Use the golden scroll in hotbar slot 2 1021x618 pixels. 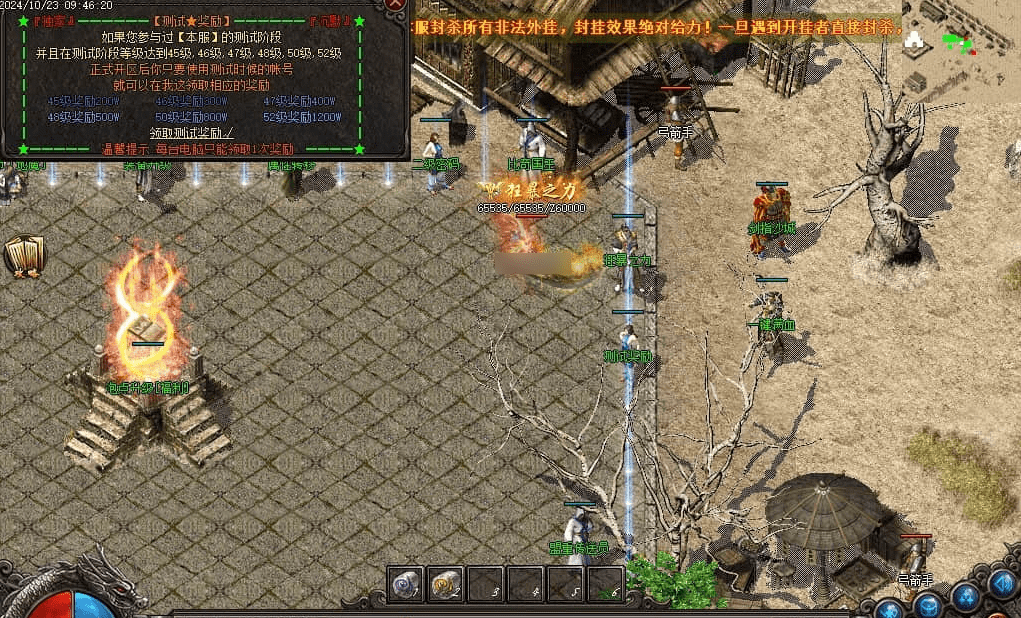point(445,584)
